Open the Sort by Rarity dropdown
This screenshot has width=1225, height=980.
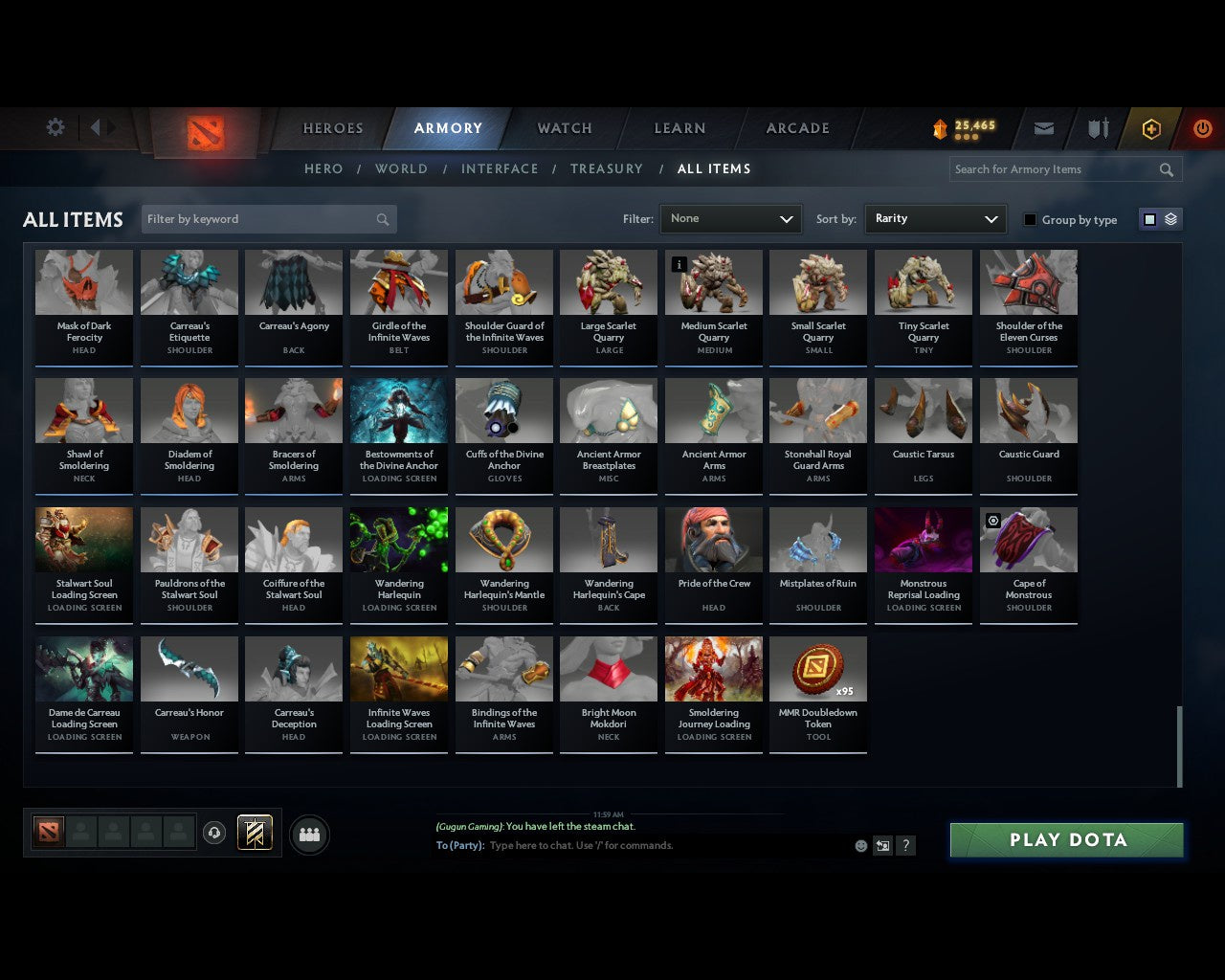click(935, 218)
